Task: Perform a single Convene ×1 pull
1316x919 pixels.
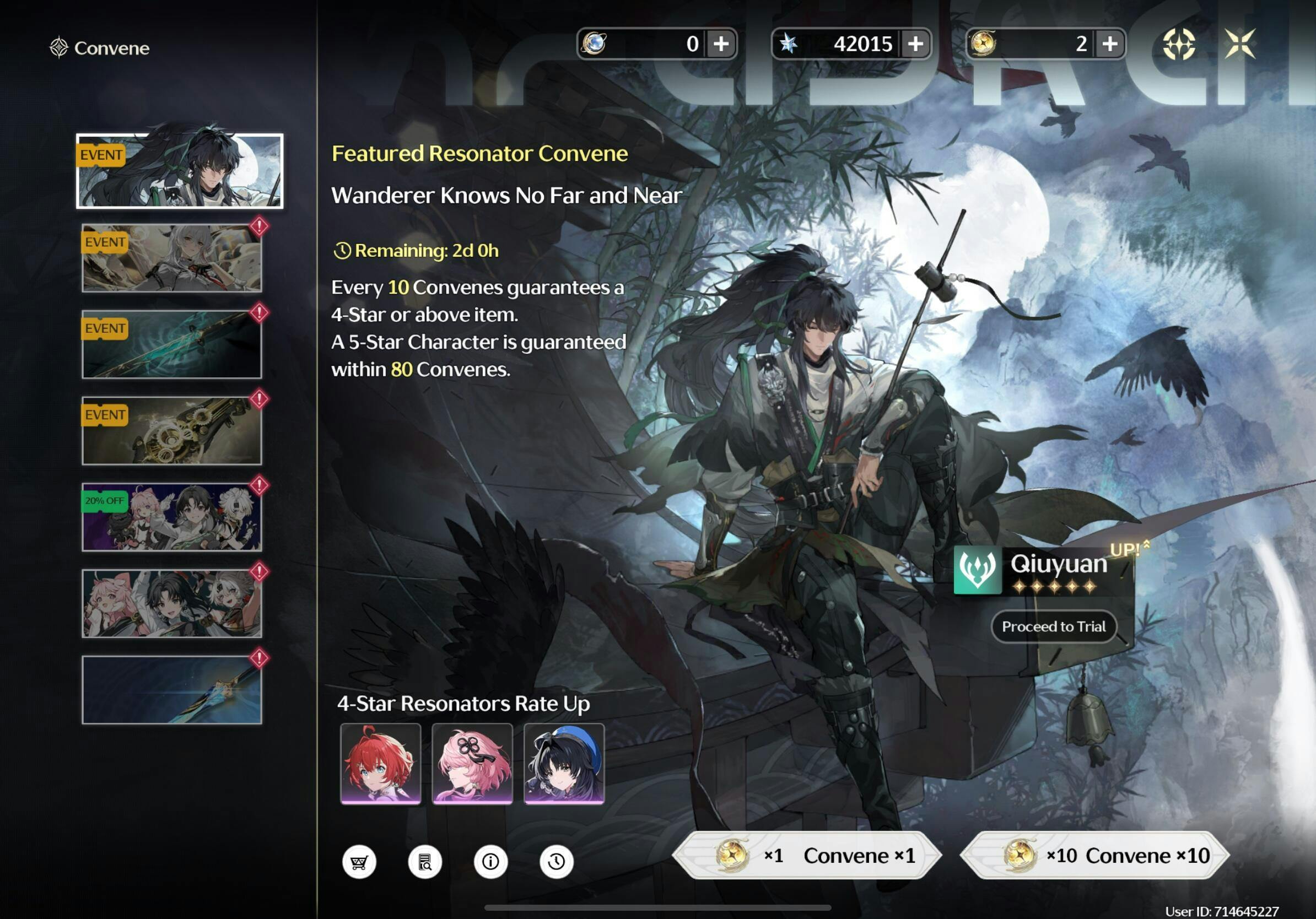Action: (807, 855)
